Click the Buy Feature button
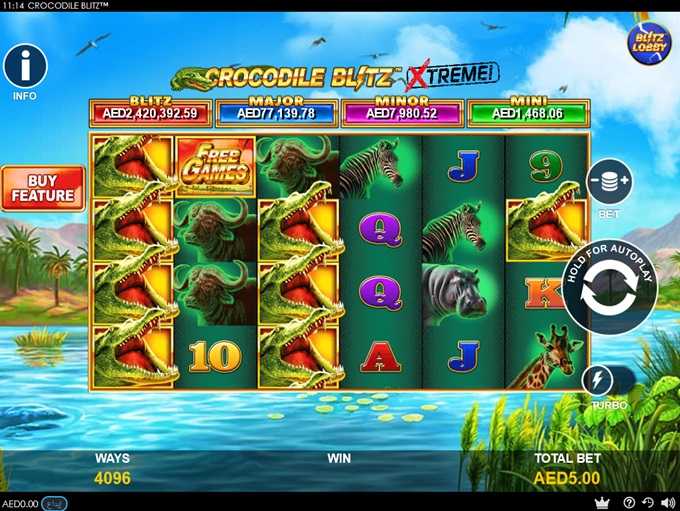 point(41,188)
